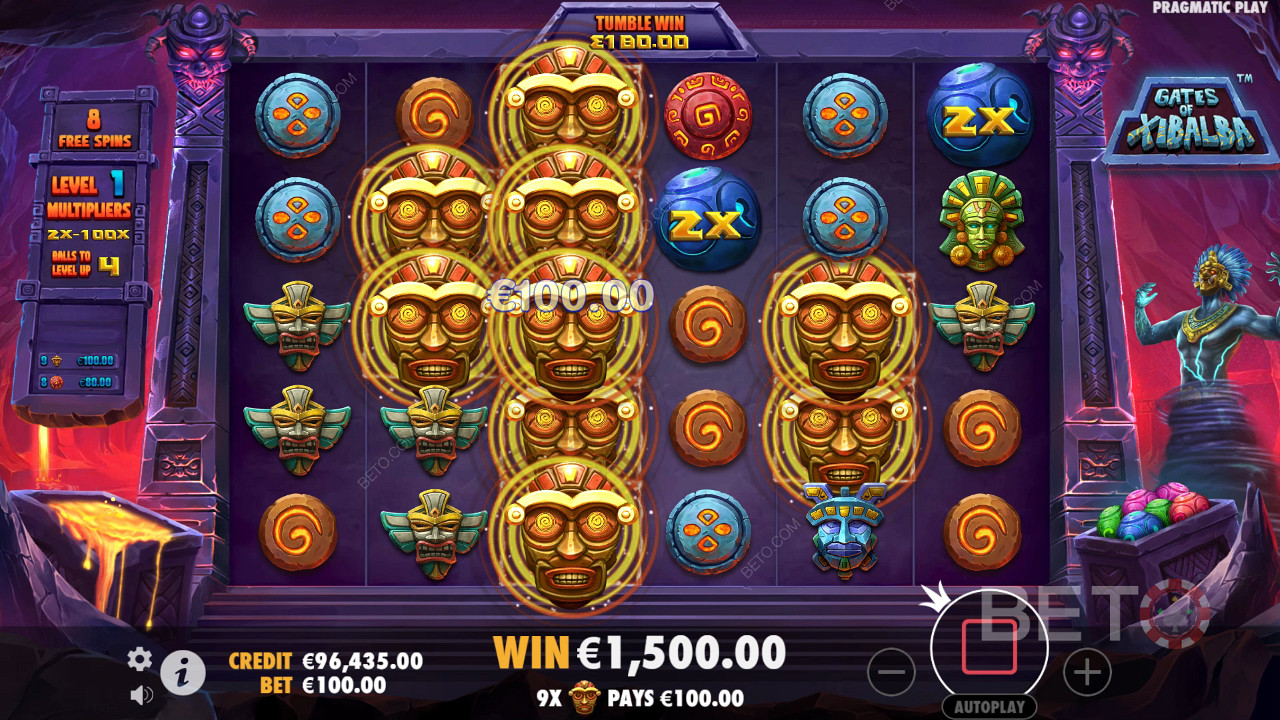Open the settings gear menu
This screenshot has width=1280, height=720.
pos(140,658)
